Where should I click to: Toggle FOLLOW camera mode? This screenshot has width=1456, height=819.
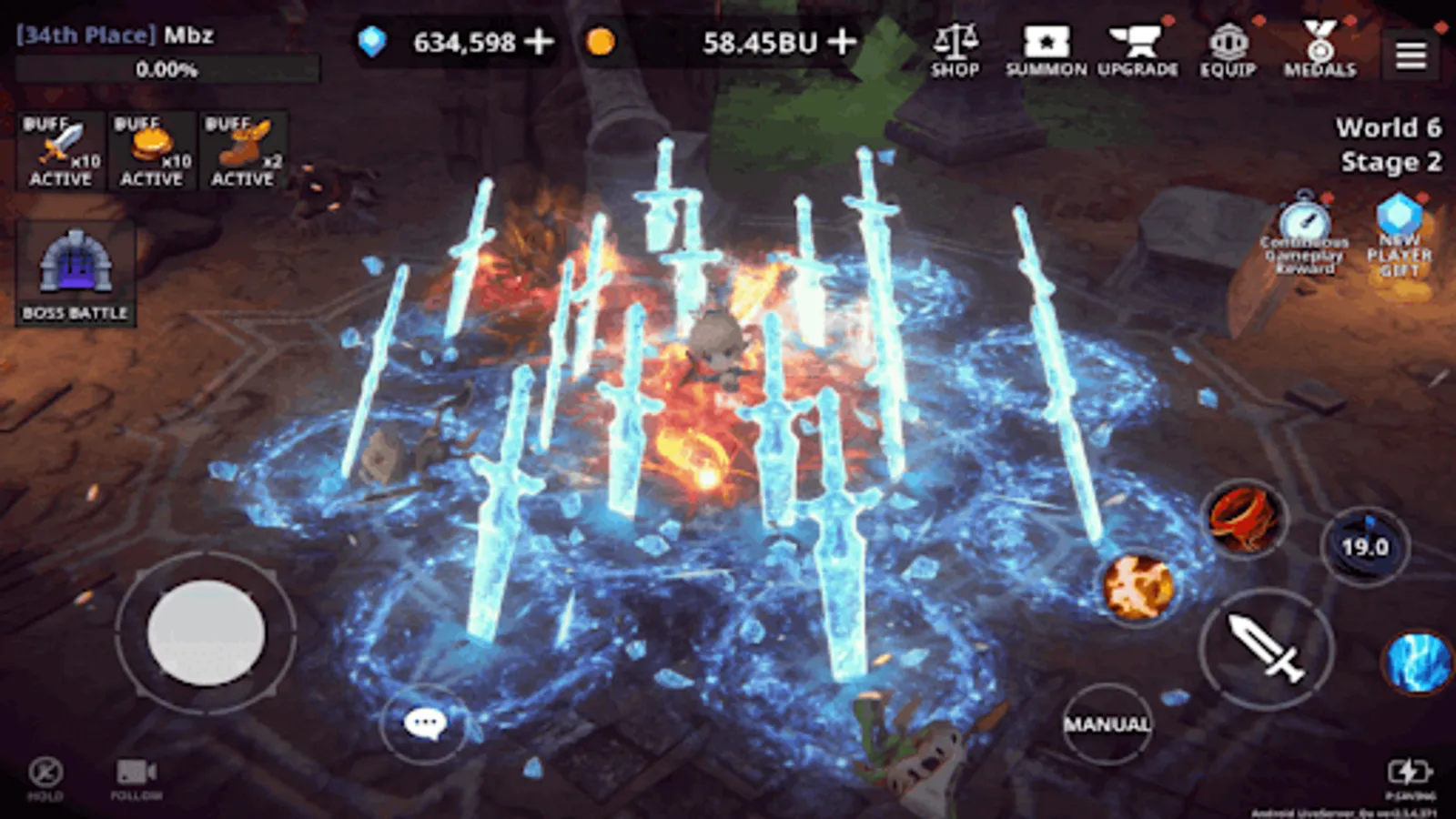coord(135,775)
